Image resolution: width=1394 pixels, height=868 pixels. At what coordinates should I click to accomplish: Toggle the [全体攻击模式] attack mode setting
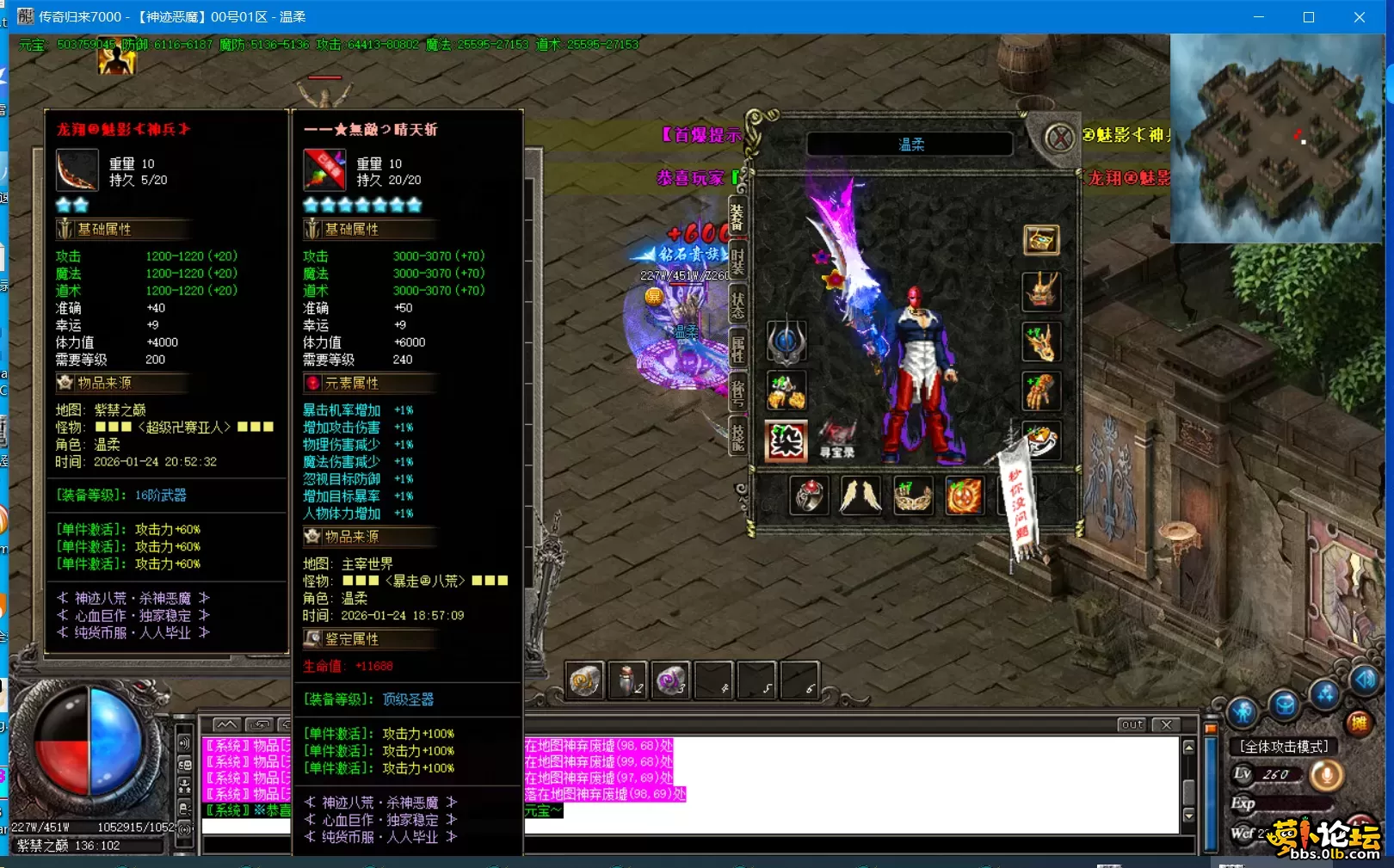[1283, 746]
